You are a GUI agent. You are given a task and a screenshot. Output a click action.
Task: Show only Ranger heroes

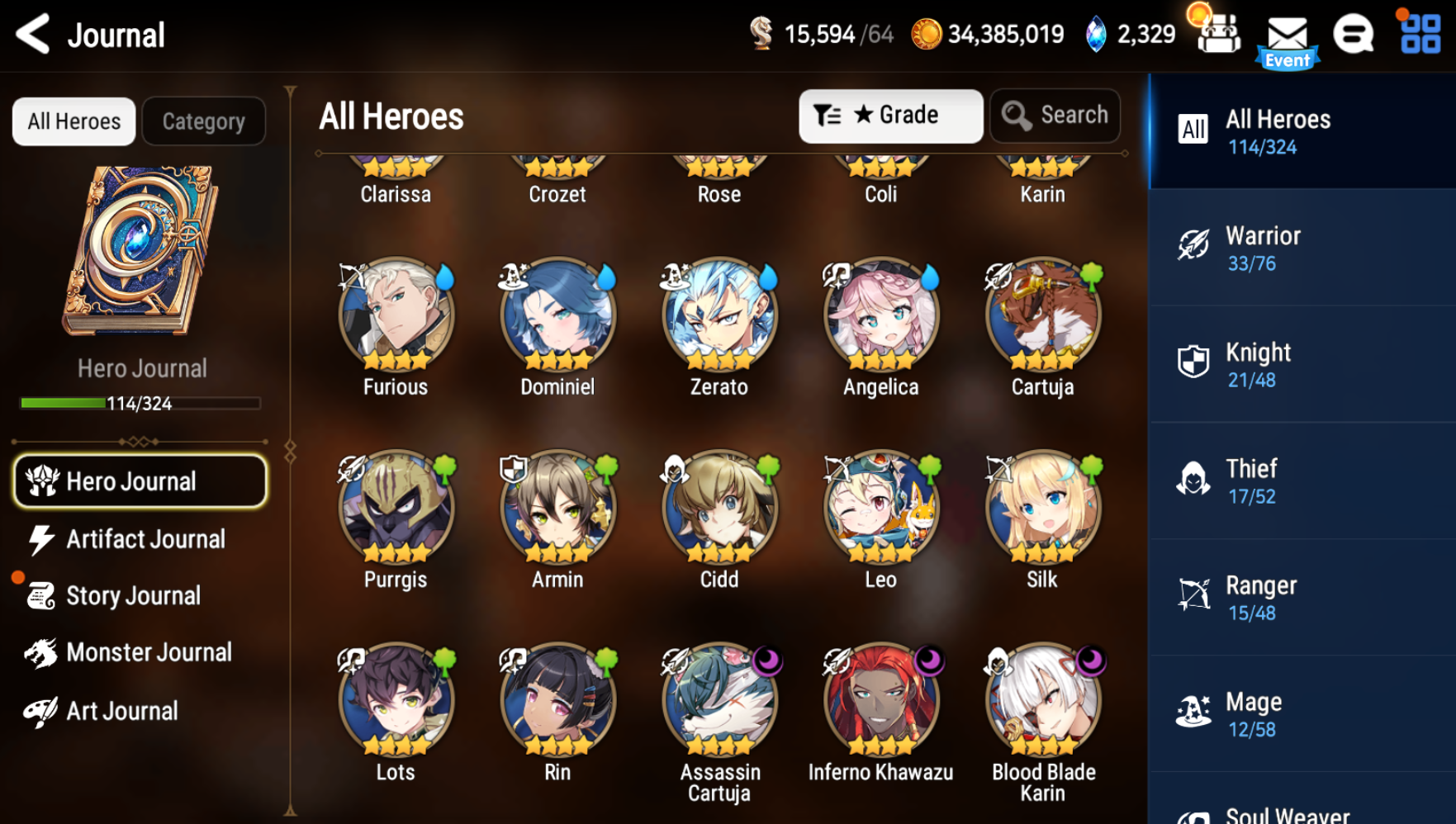(1302, 597)
